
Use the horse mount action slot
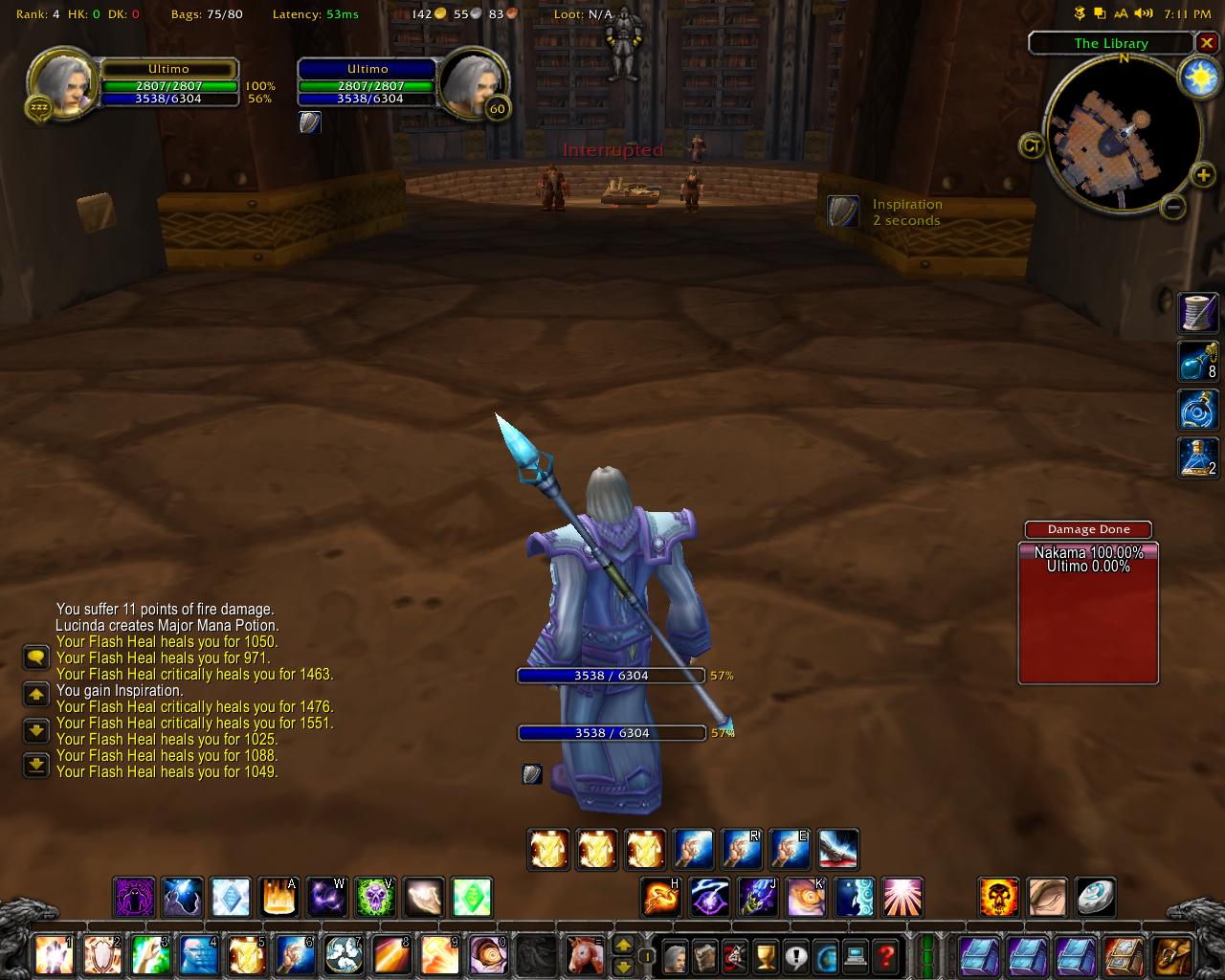pos(583,955)
